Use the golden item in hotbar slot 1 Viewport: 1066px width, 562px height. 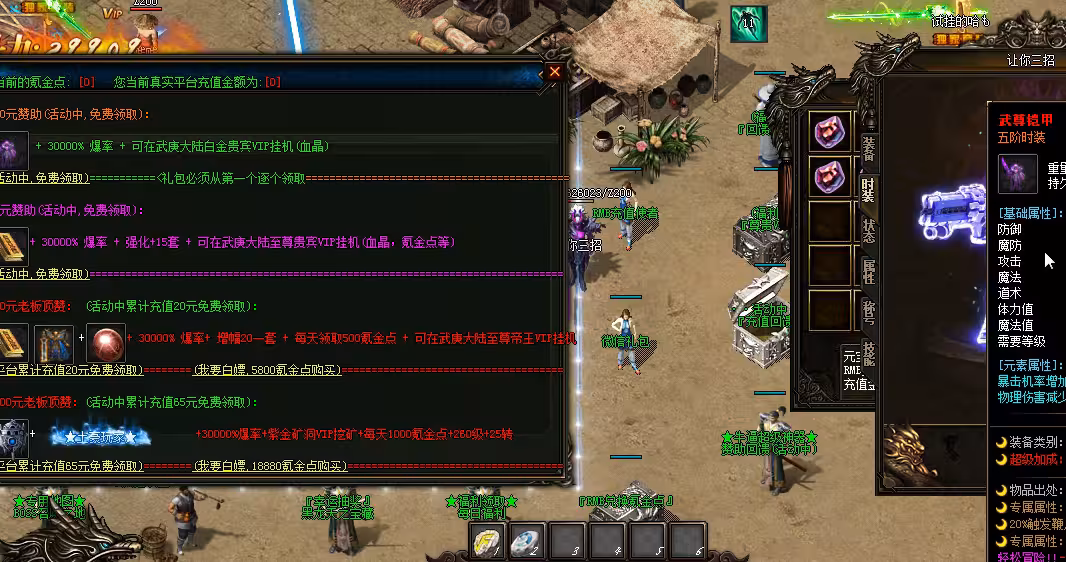point(489,541)
